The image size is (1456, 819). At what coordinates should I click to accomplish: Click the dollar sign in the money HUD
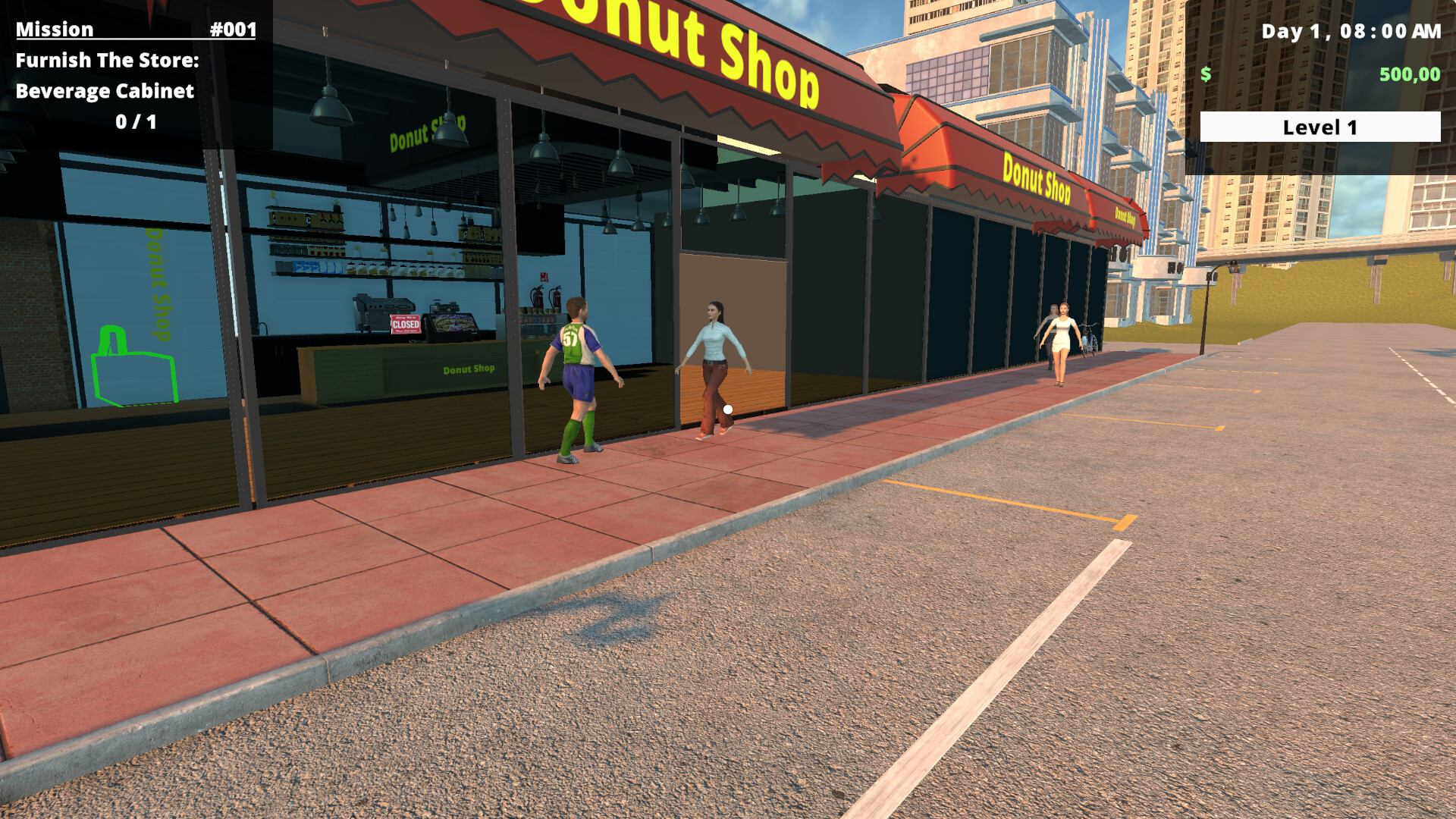coord(1204,74)
